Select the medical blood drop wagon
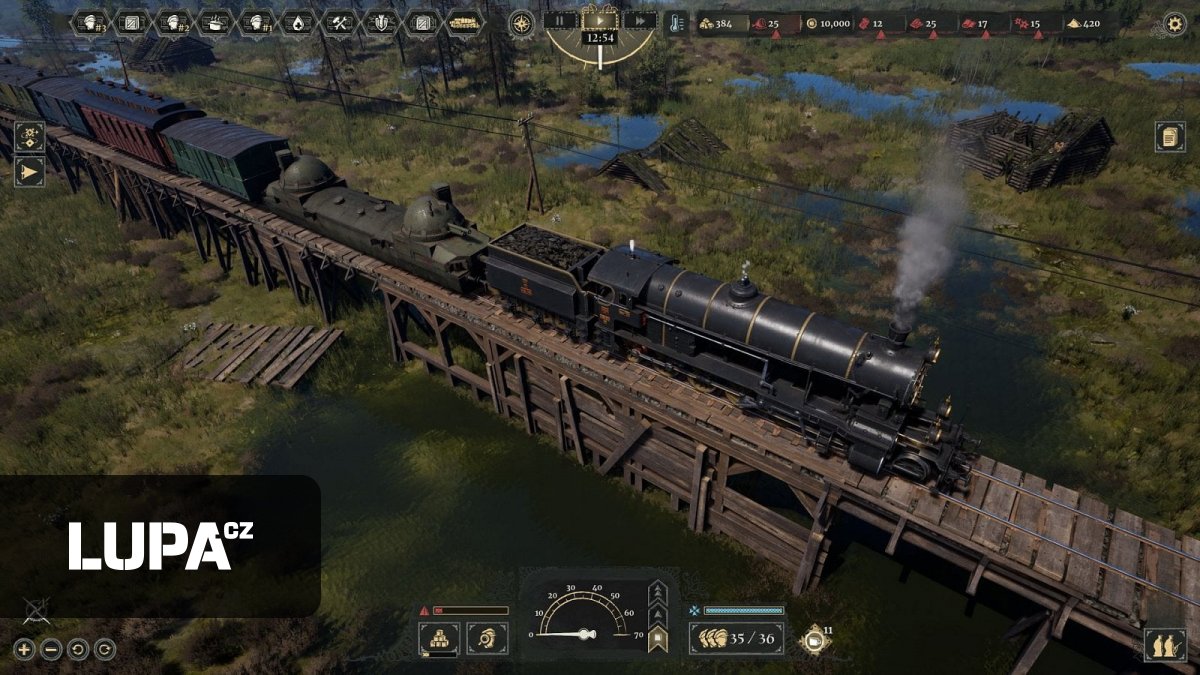Viewport: 1200px width, 675px height. 298,22
